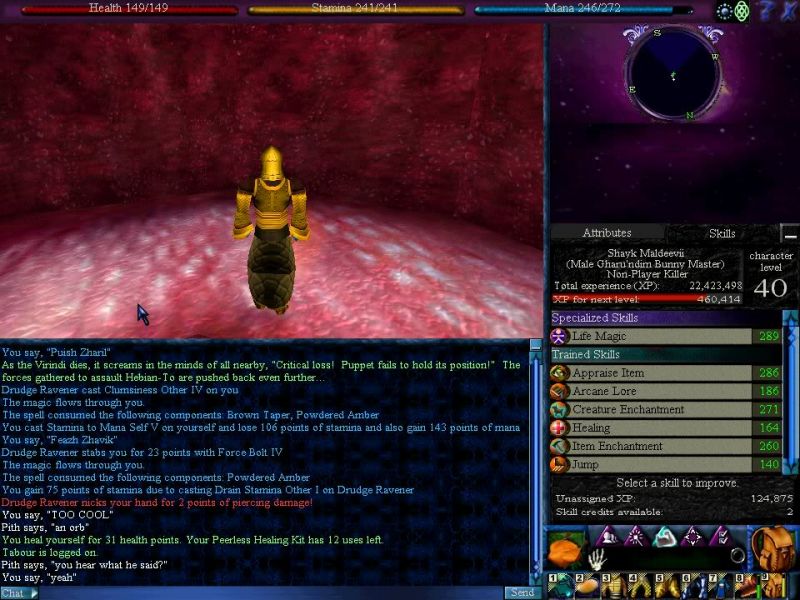Select the skeletal hand icon
This screenshot has height=600, width=800.
point(599,558)
